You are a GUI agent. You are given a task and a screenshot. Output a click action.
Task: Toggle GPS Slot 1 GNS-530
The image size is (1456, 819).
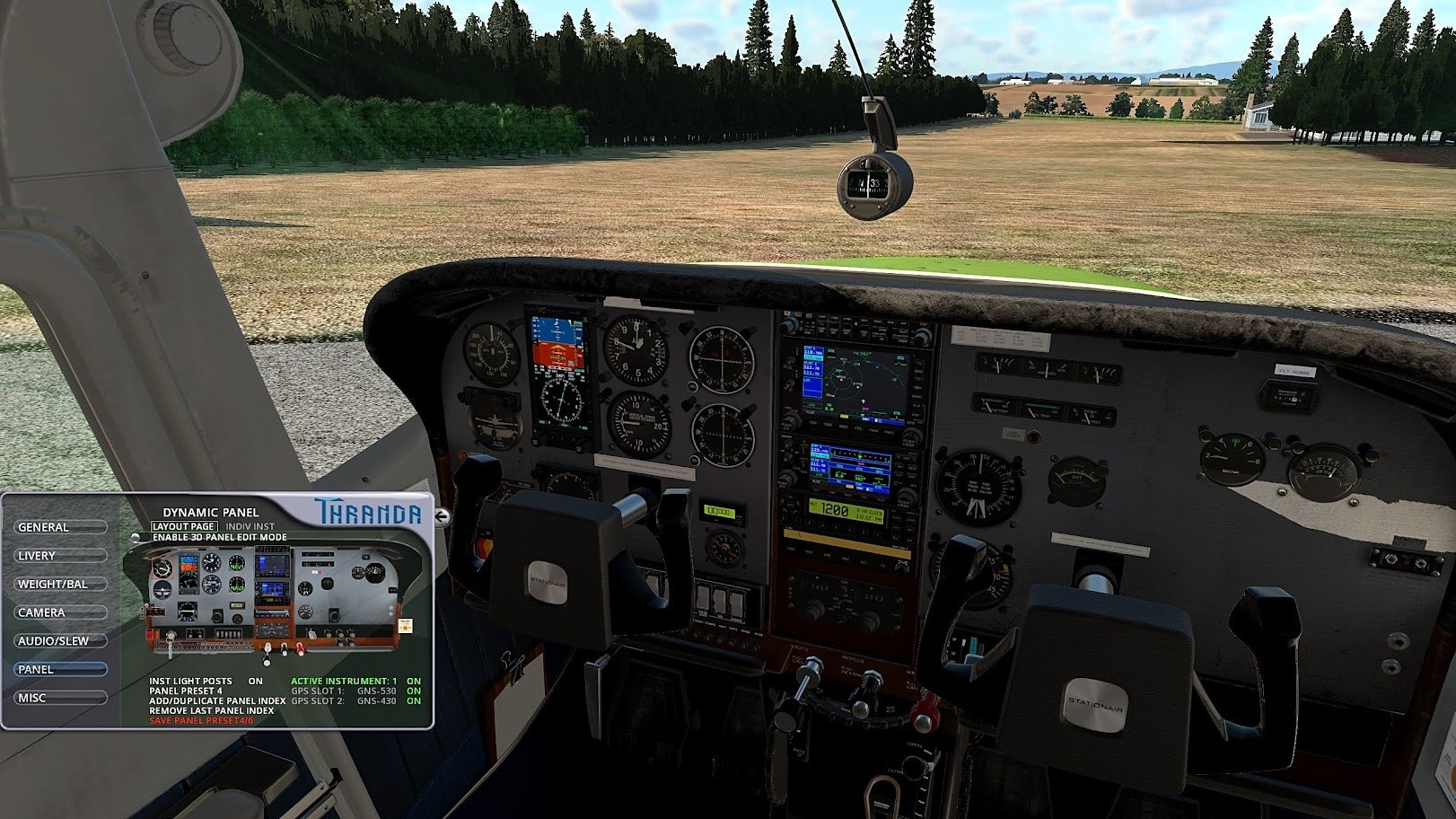coord(413,691)
